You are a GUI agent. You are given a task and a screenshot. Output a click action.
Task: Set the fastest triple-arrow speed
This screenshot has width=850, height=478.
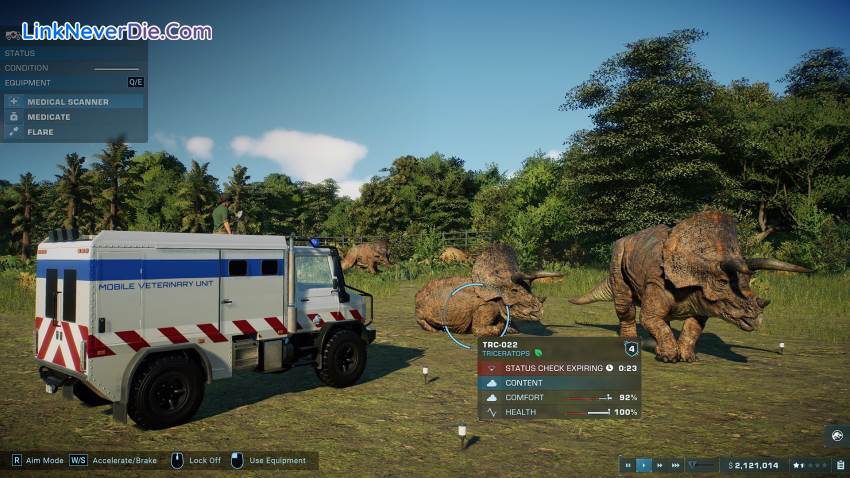click(x=676, y=465)
